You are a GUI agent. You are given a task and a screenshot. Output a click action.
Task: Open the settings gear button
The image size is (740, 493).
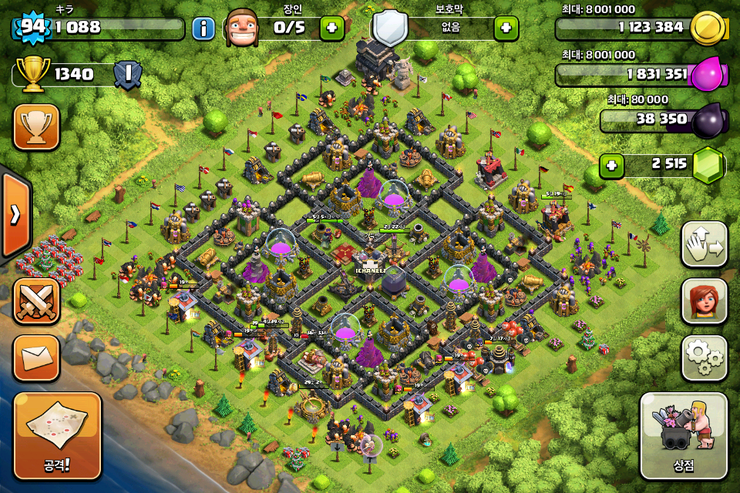click(704, 357)
